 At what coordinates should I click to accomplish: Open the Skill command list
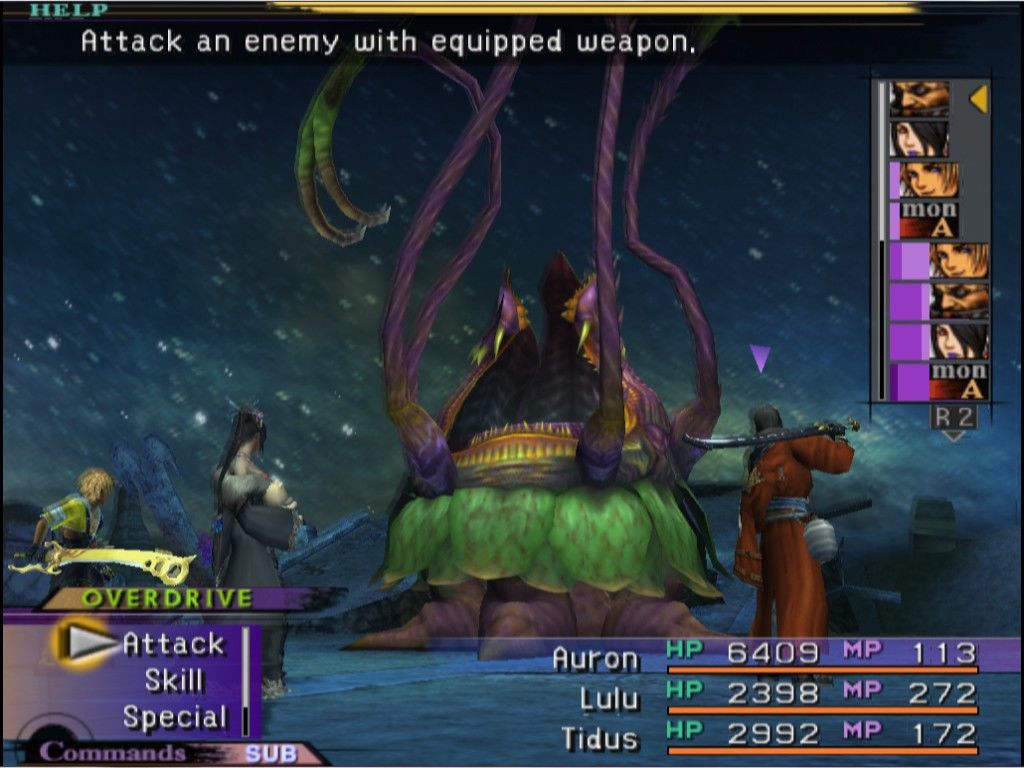pos(173,681)
